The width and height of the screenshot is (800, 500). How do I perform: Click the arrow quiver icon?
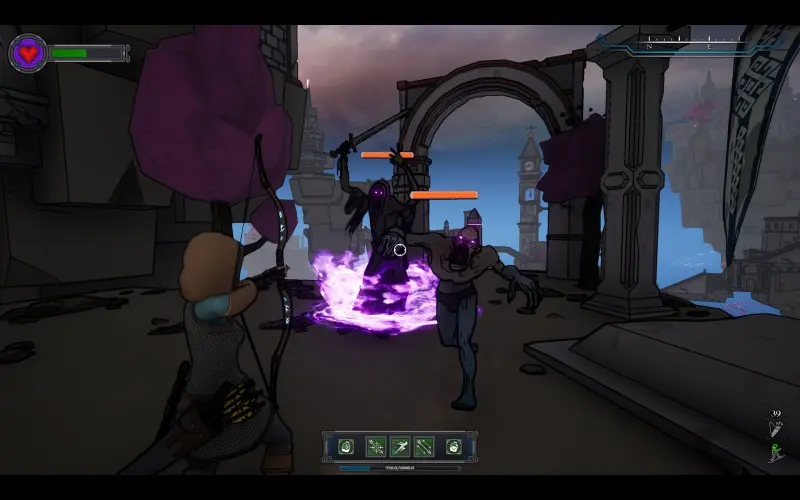(x=776, y=428)
